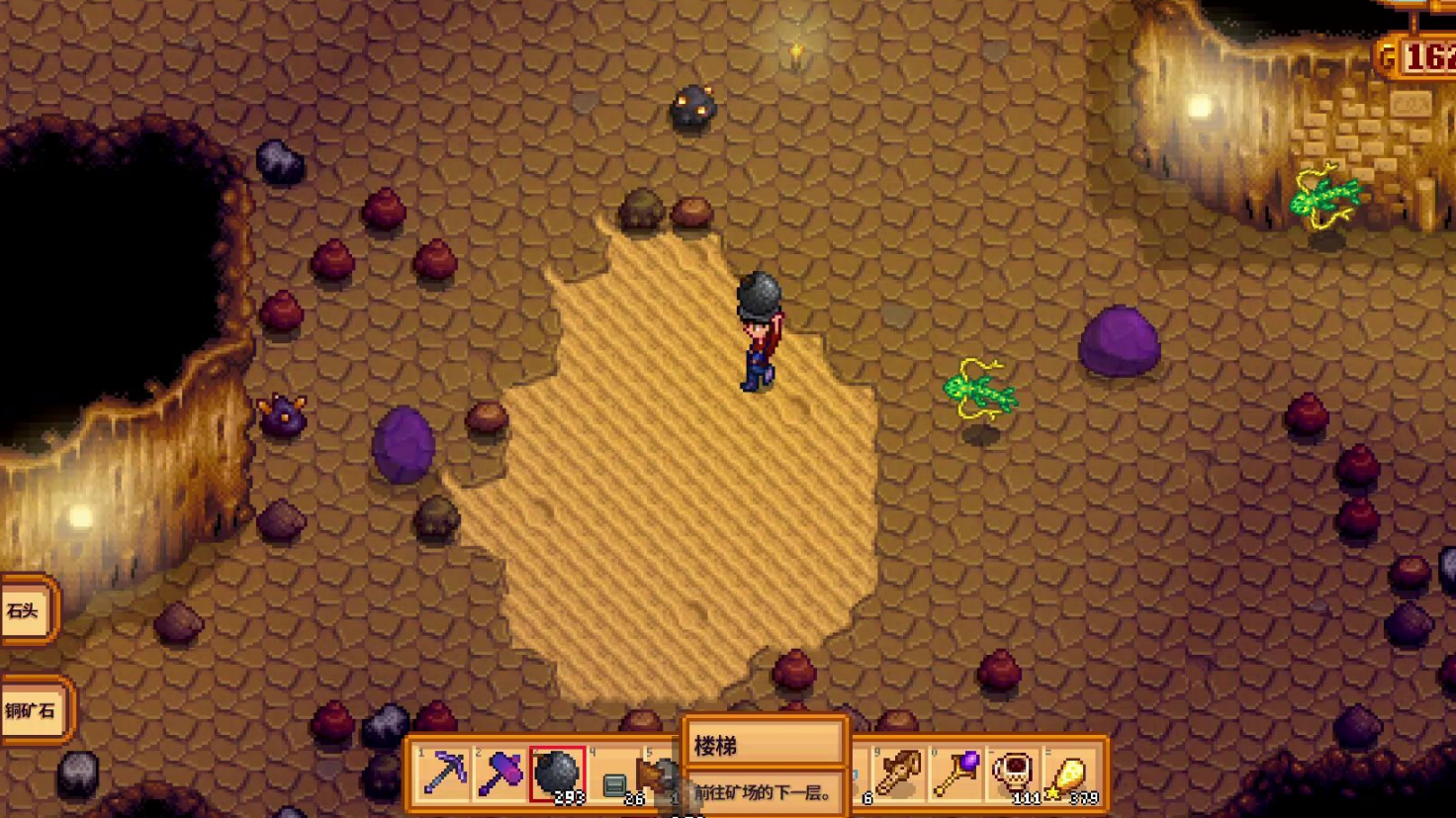1456x818 pixels.
Task: Equip the purple hammer from the hotbar
Action: [500, 773]
